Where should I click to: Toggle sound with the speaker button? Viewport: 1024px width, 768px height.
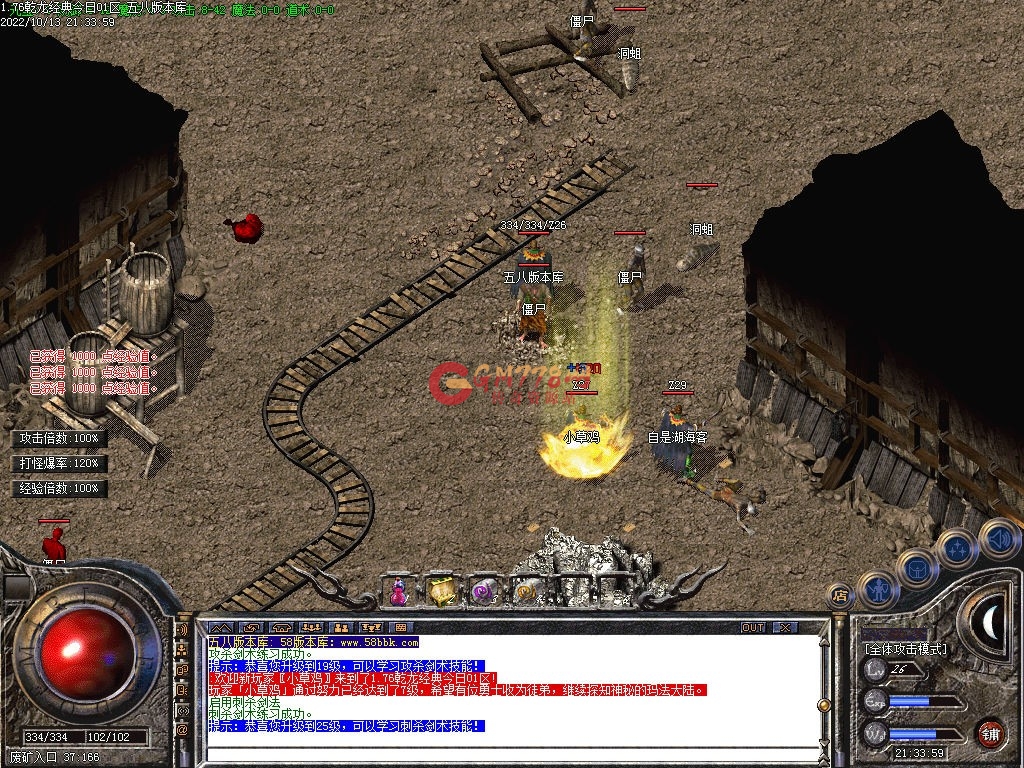(x=998, y=538)
